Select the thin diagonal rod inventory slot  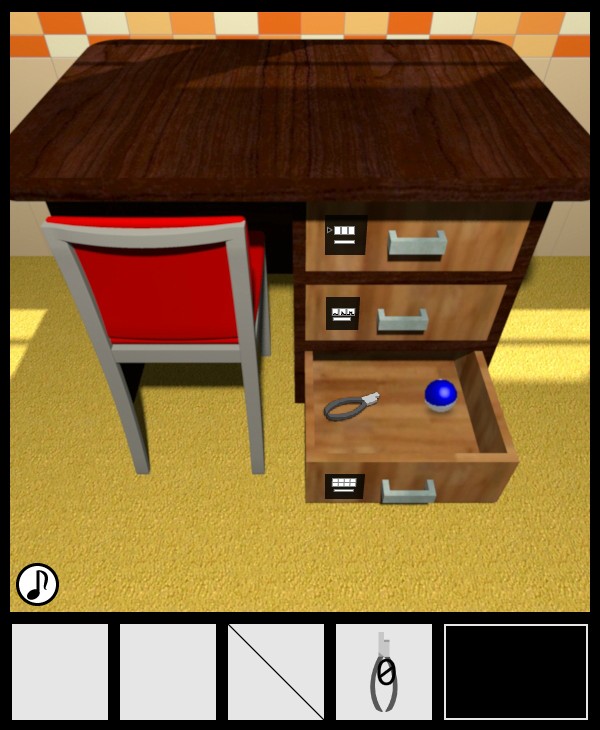[x=276, y=672]
